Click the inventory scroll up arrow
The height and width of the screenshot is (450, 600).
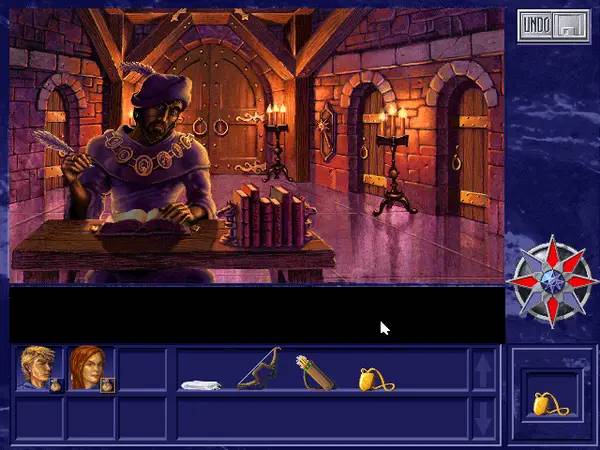(484, 369)
